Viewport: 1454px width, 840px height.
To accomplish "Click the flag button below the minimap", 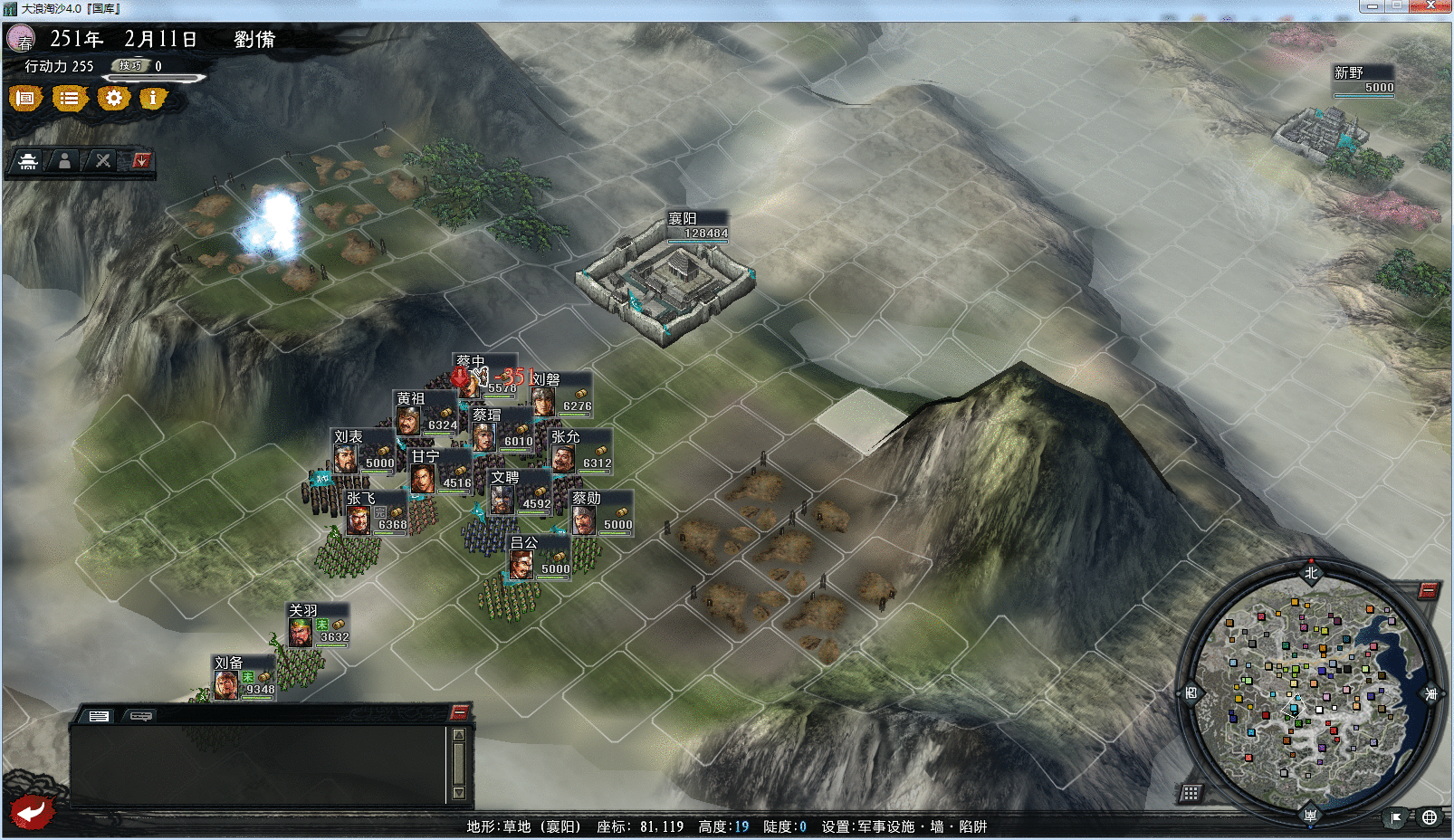I will click(1396, 817).
